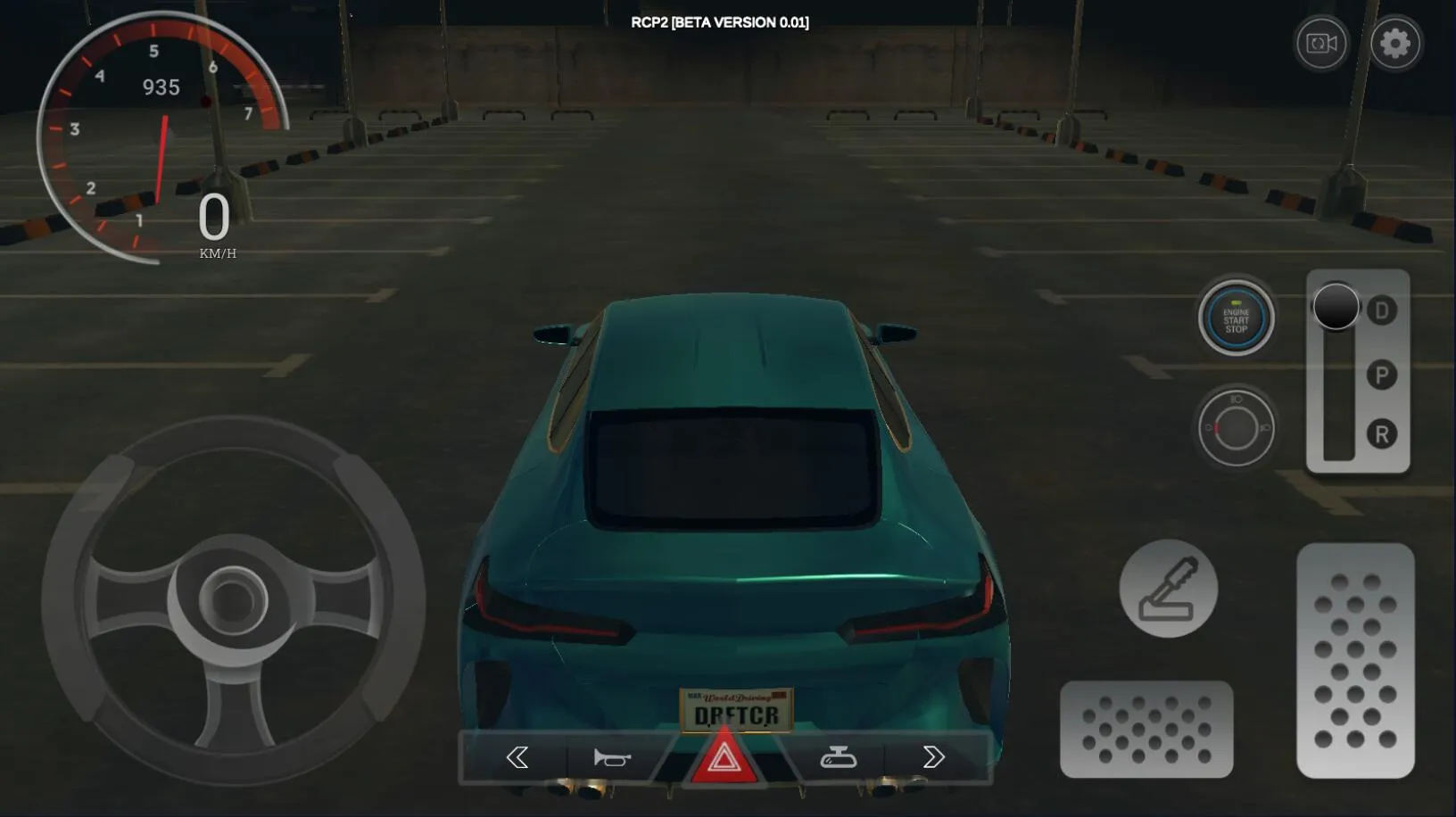Screen dimensions: 1456x817
Task: Collapse the bottom bar with left chevron
Action: [x=518, y=757]
